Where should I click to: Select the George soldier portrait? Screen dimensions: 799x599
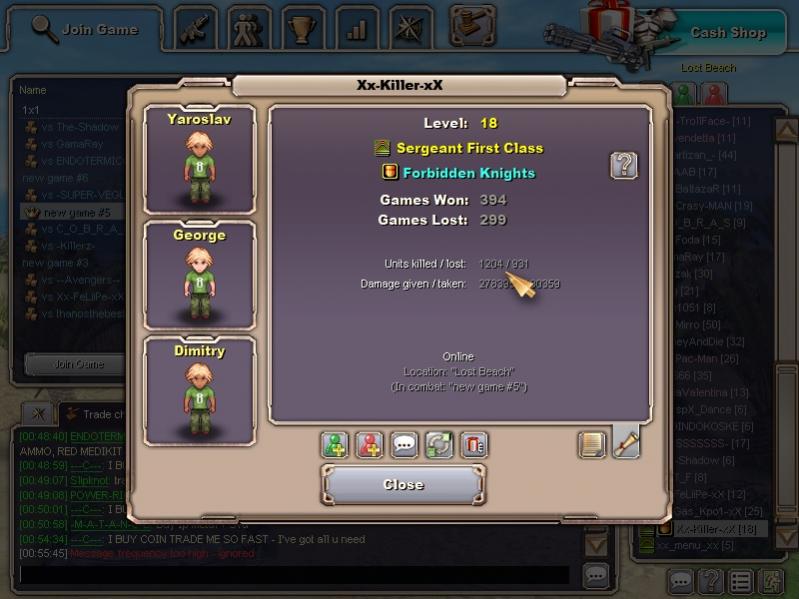(199, 276)
